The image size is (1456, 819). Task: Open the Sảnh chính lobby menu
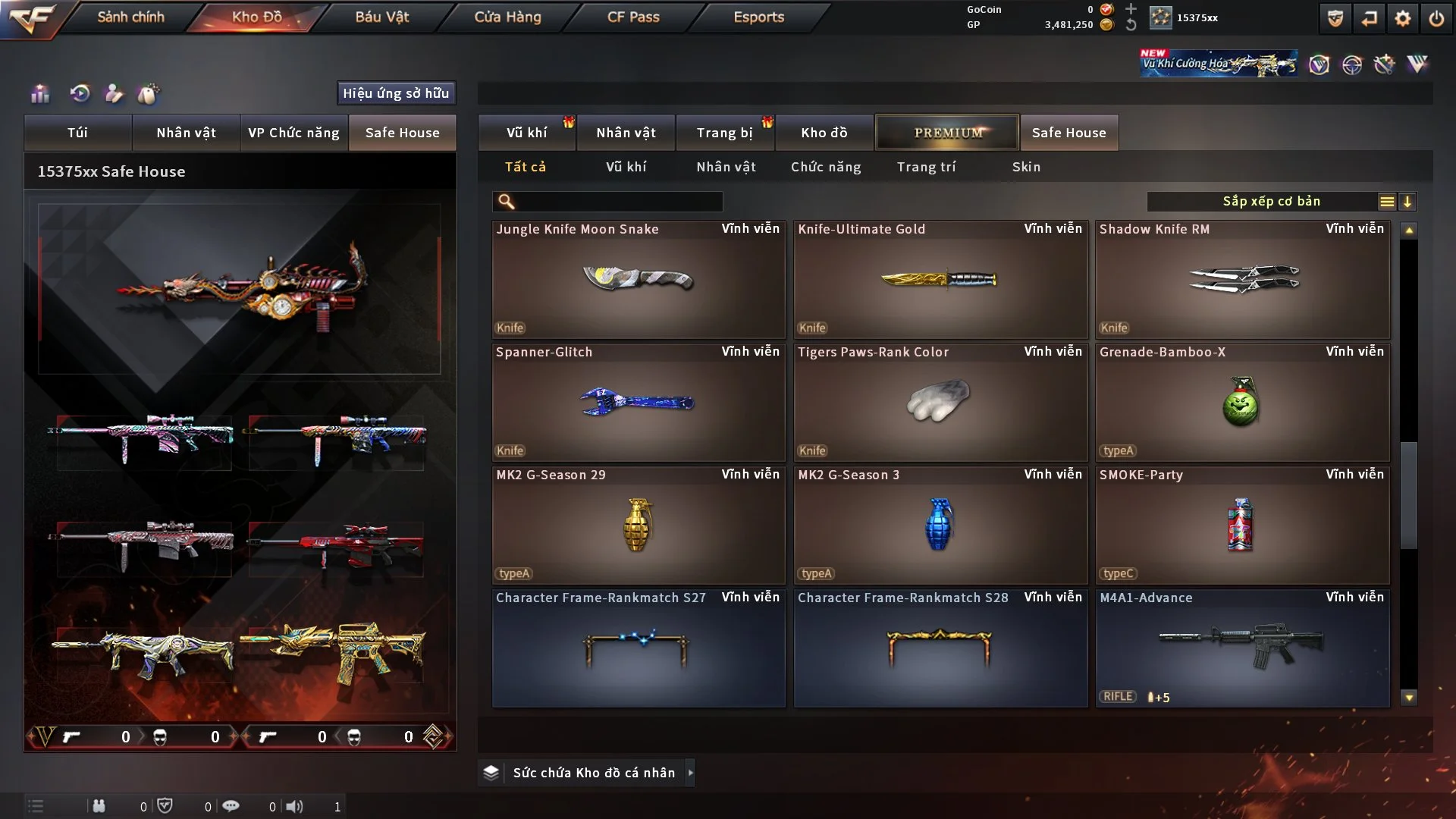(130, 17)
